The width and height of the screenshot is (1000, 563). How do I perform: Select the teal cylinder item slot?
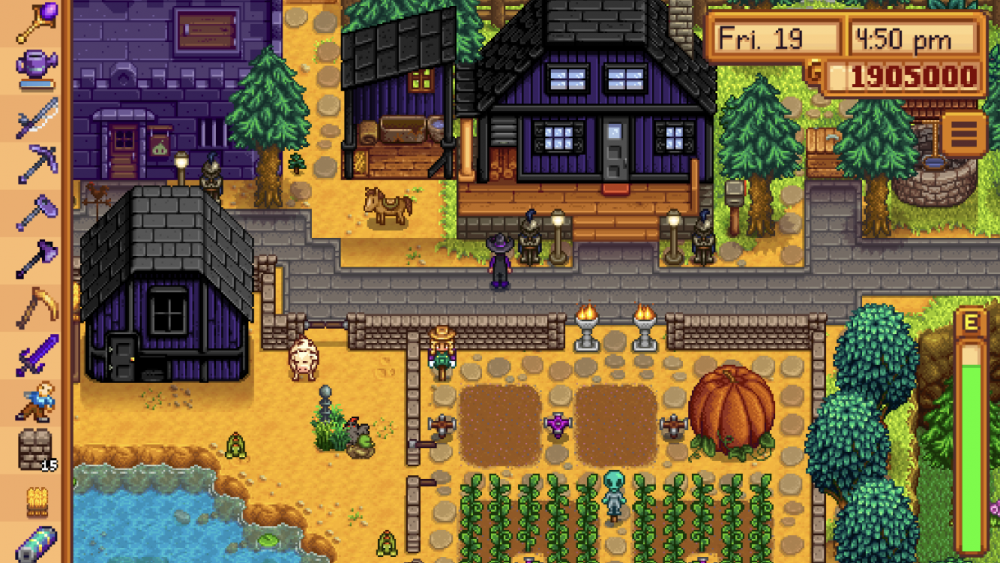(x=34, y=543)
